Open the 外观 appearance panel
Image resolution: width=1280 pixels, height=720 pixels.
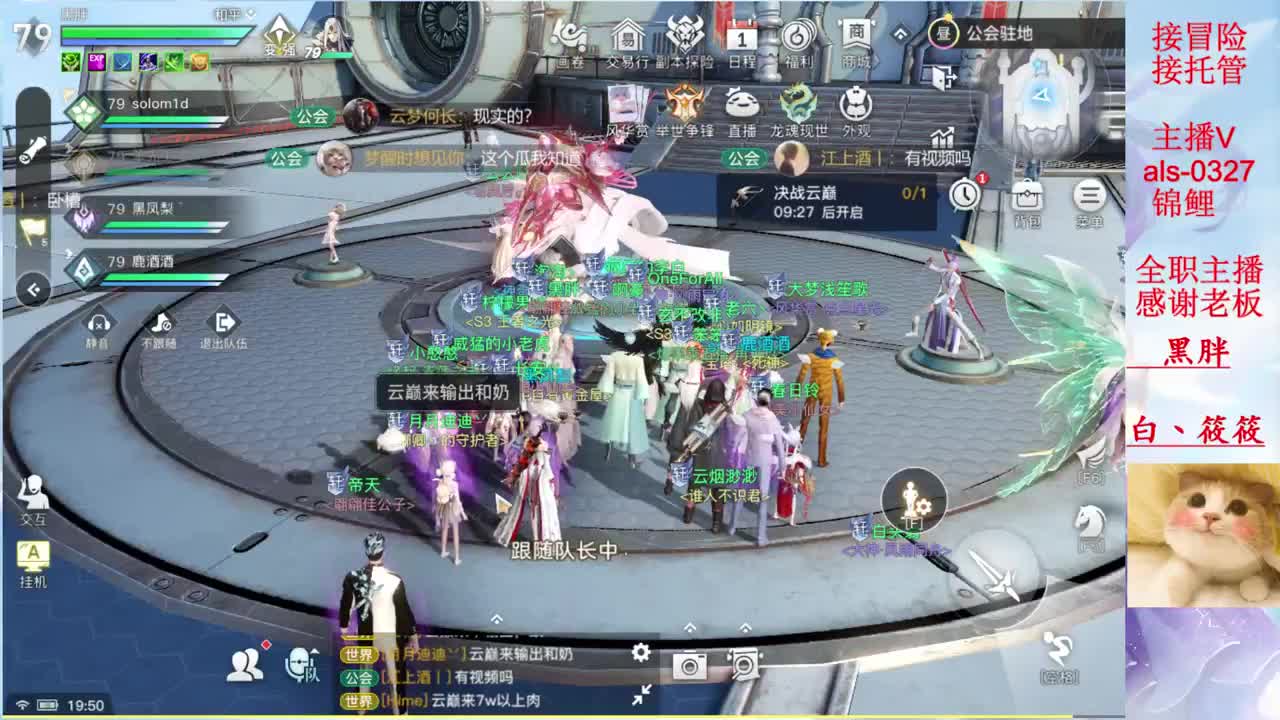(x=855, y=103)
